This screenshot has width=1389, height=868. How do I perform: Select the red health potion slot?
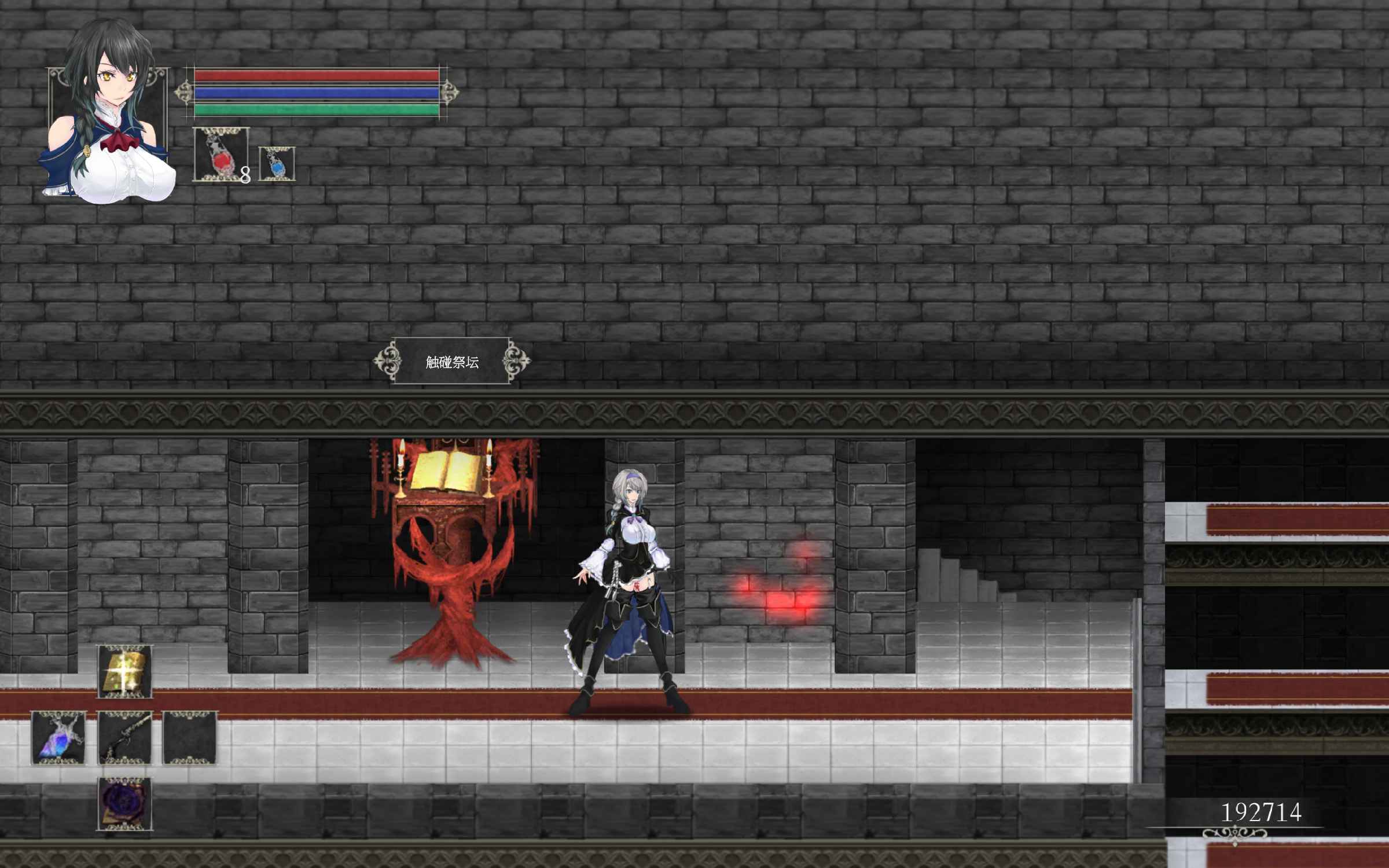tap(221, 155)
